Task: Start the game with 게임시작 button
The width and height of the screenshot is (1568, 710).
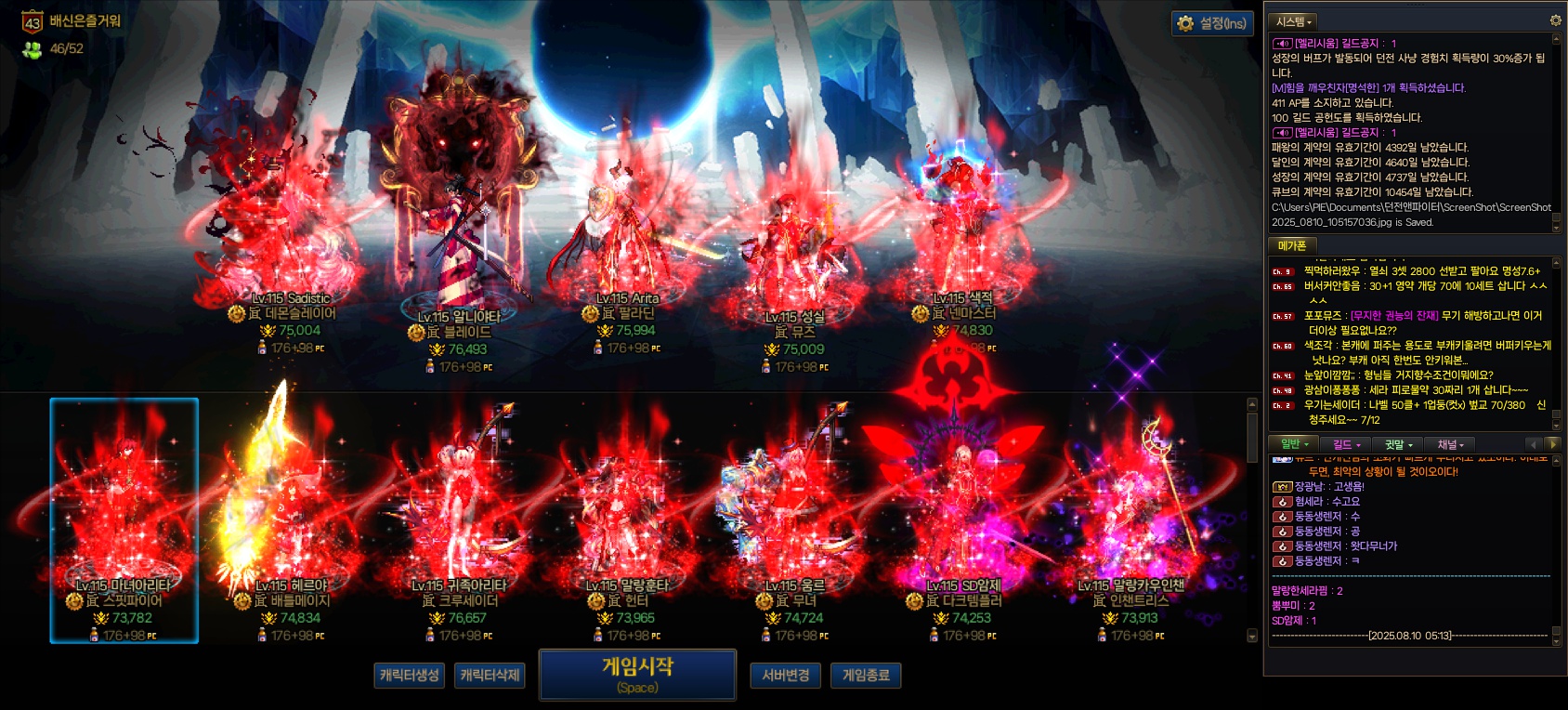Action: pyautogui.click(x=637, y=675)
